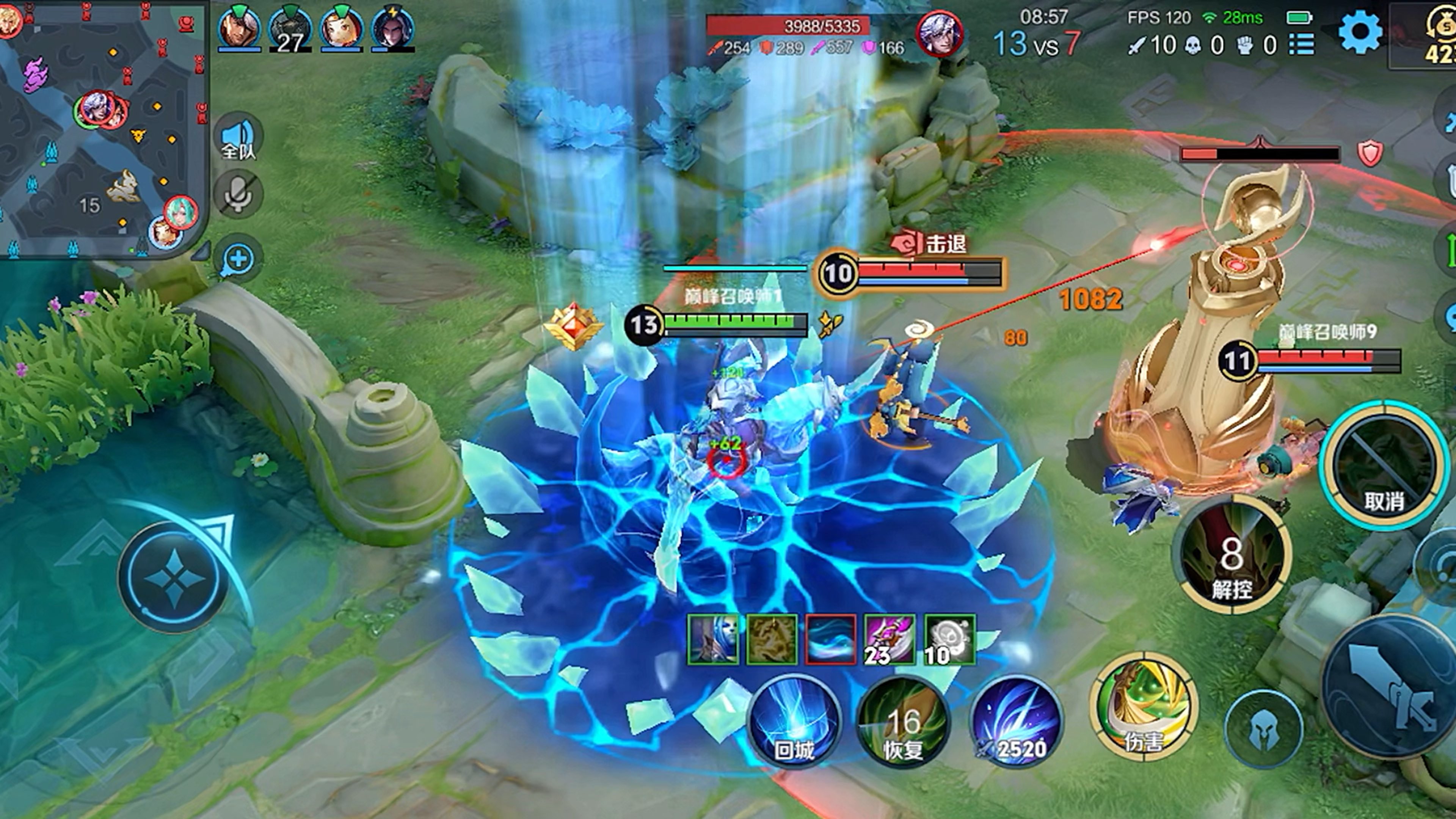The height and width of the screenshot is (819, 1456).
Task: Open the quick chat plus bubble
Action: [x=238, y=259]
